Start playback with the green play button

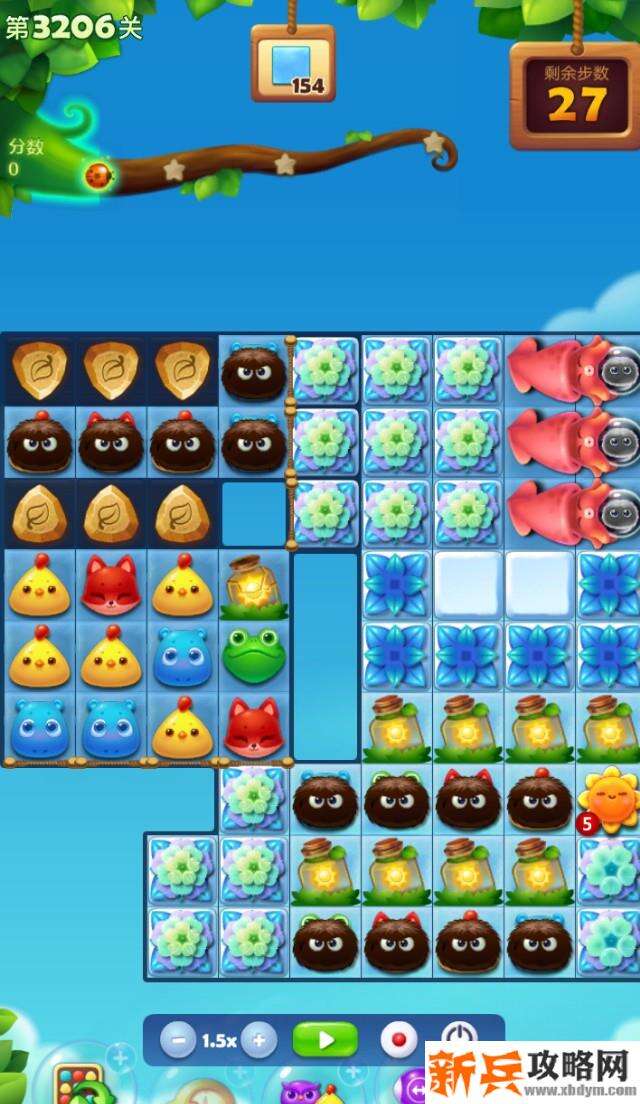tap(325, 1040)
